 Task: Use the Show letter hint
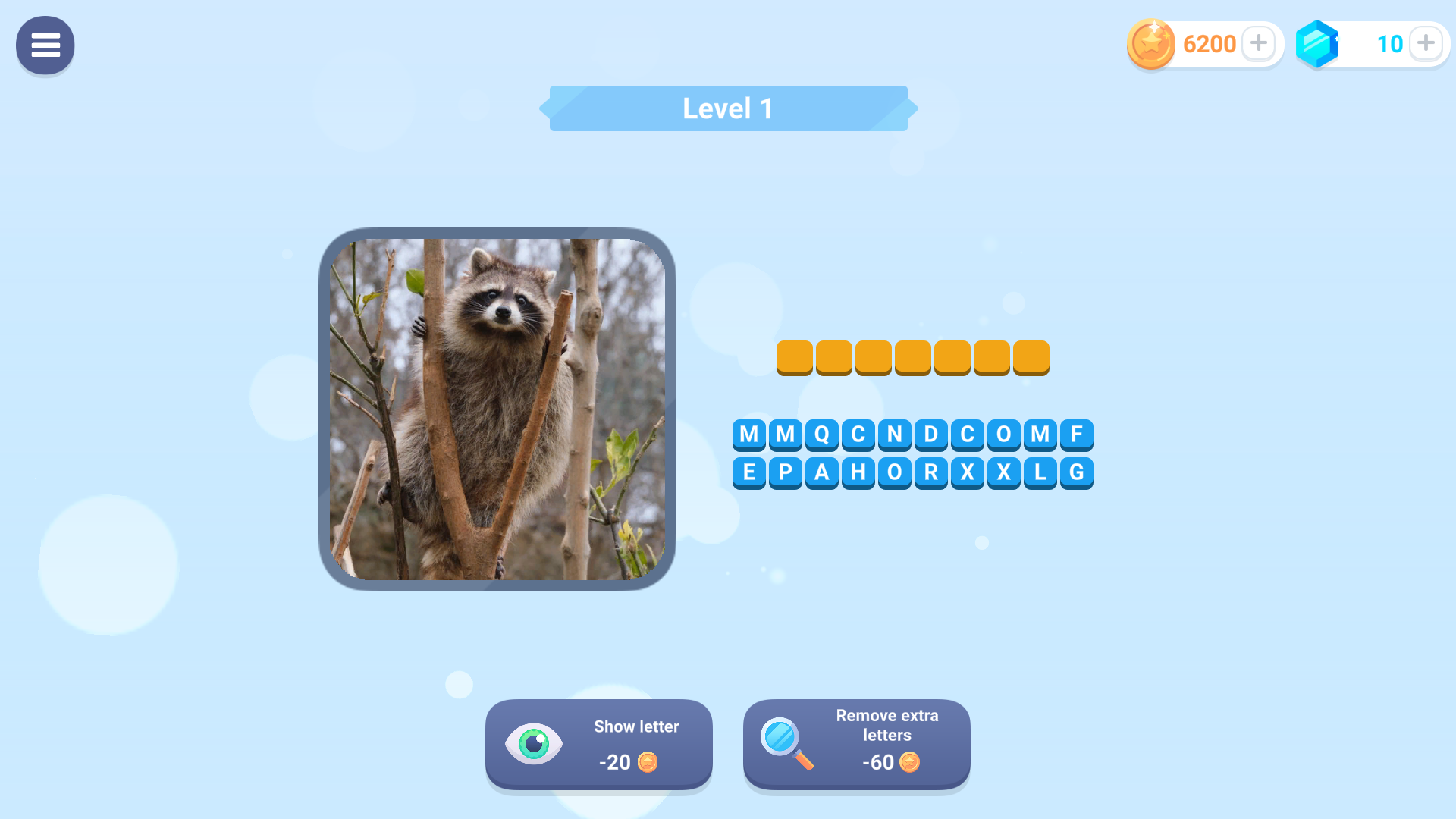tap(598, 745)
